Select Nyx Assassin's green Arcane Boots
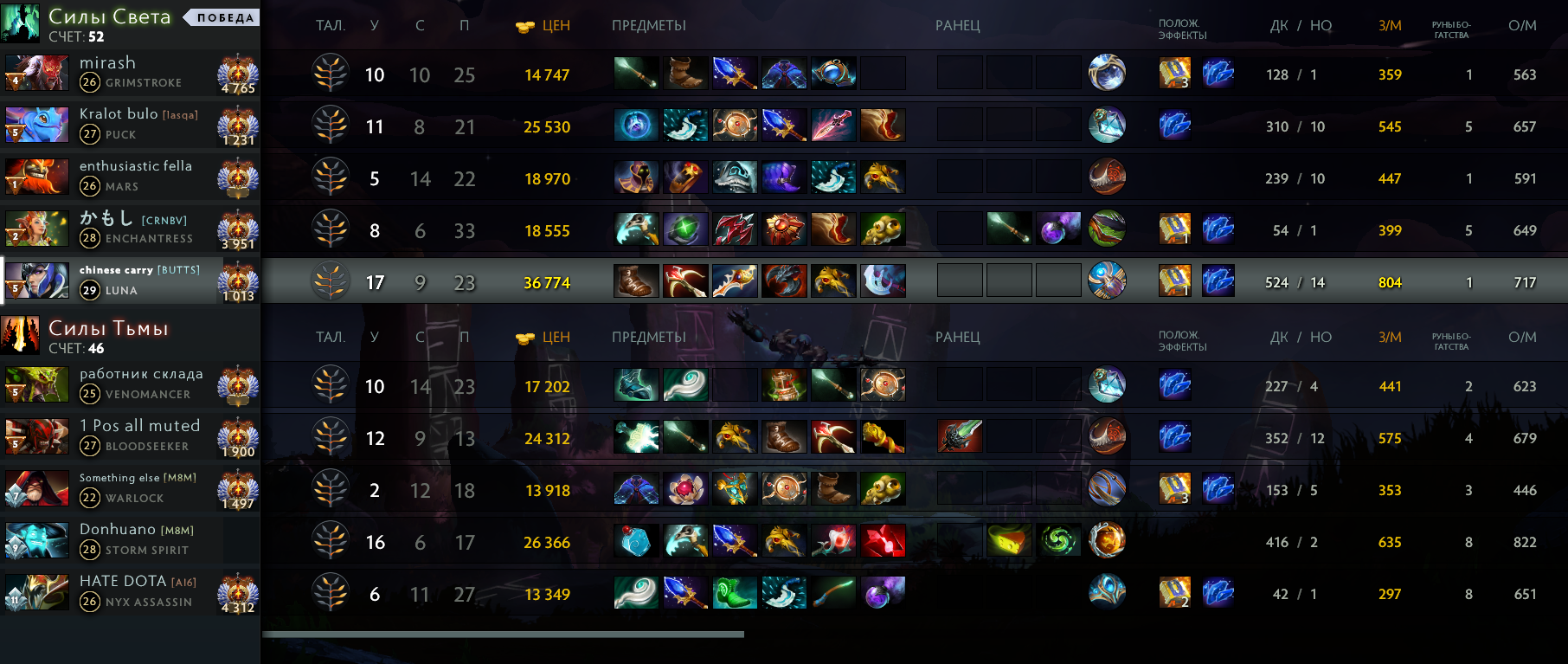Viewport: 1568px width, 664px height. click(x=734, y=594)
